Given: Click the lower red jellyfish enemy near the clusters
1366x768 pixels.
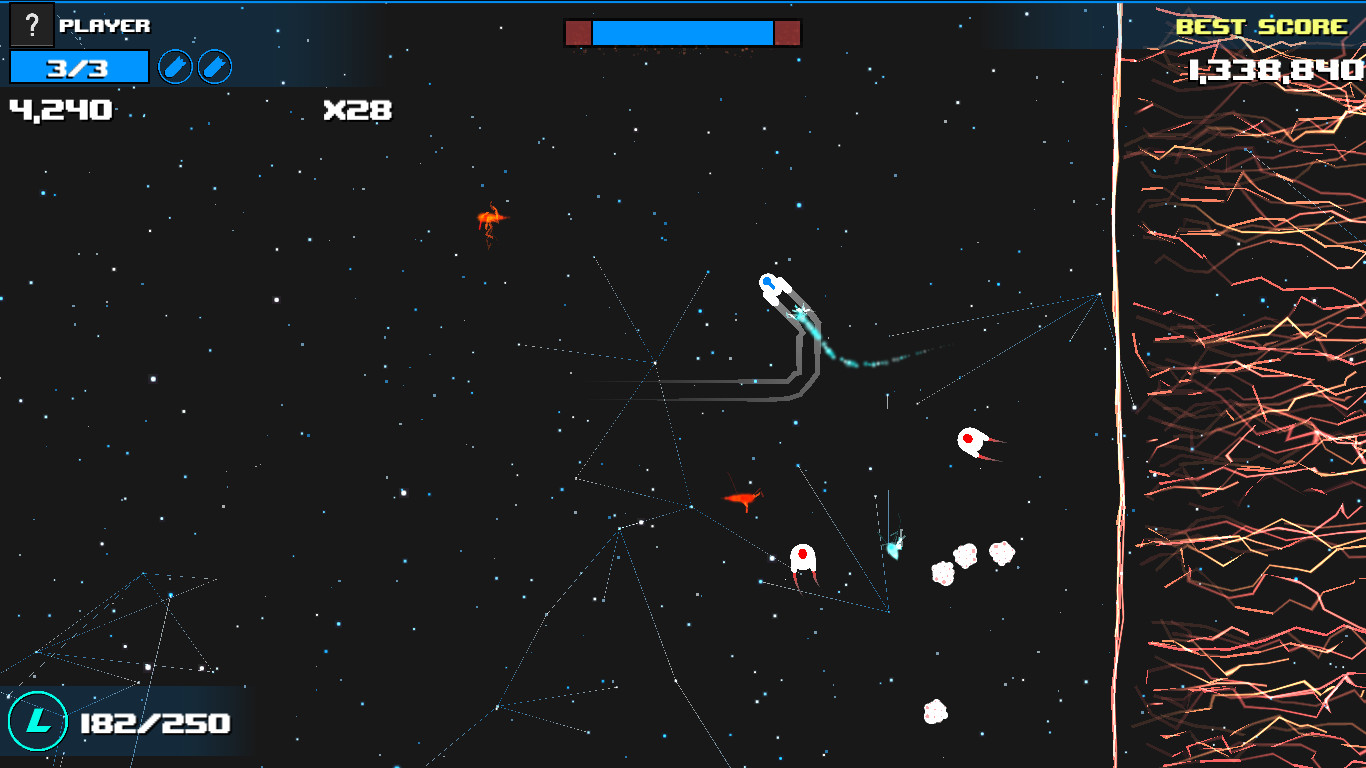Looking at the screenshot, I should pos(802,558).
